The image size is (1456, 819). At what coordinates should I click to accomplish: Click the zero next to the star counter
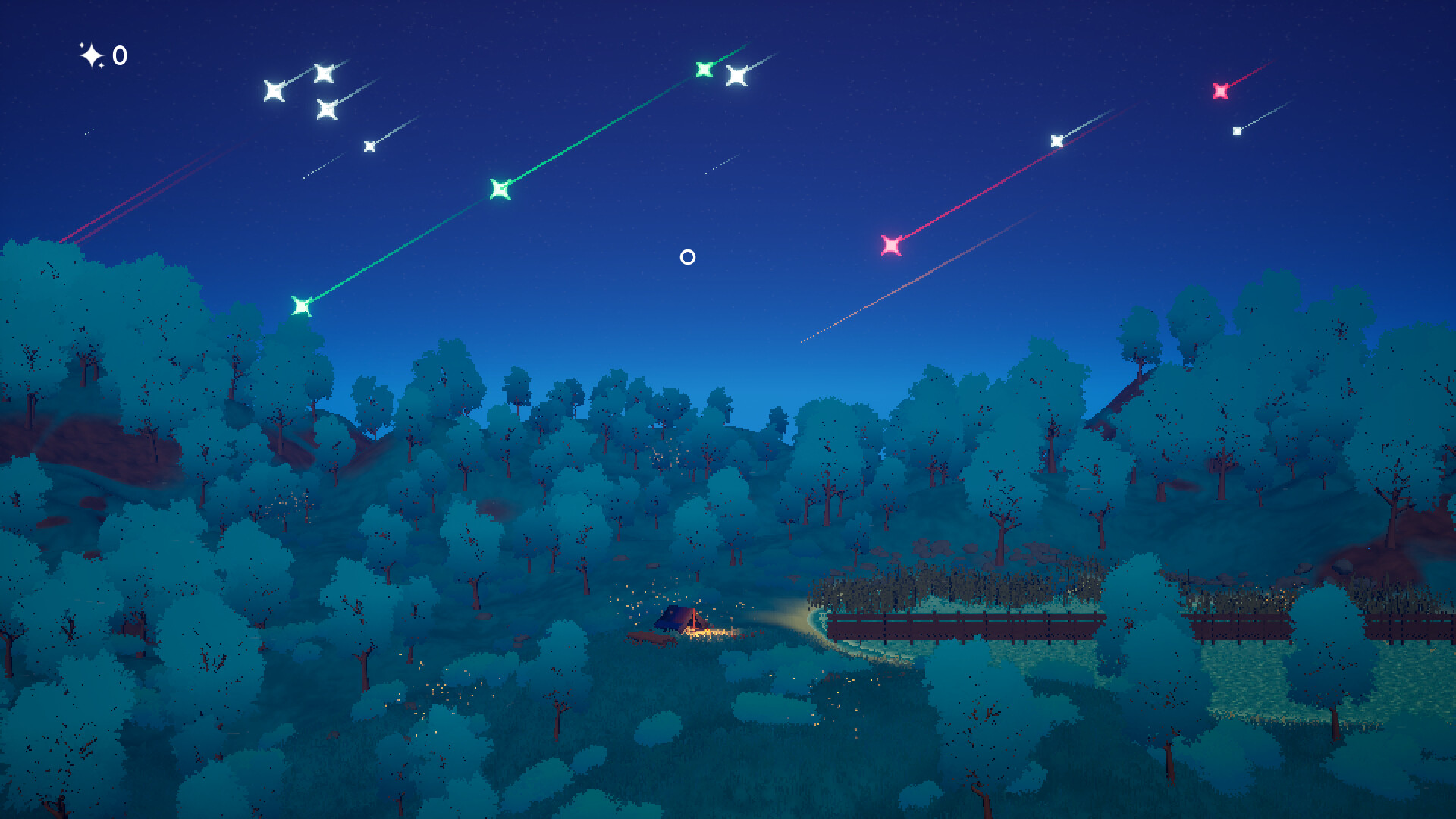118,55
